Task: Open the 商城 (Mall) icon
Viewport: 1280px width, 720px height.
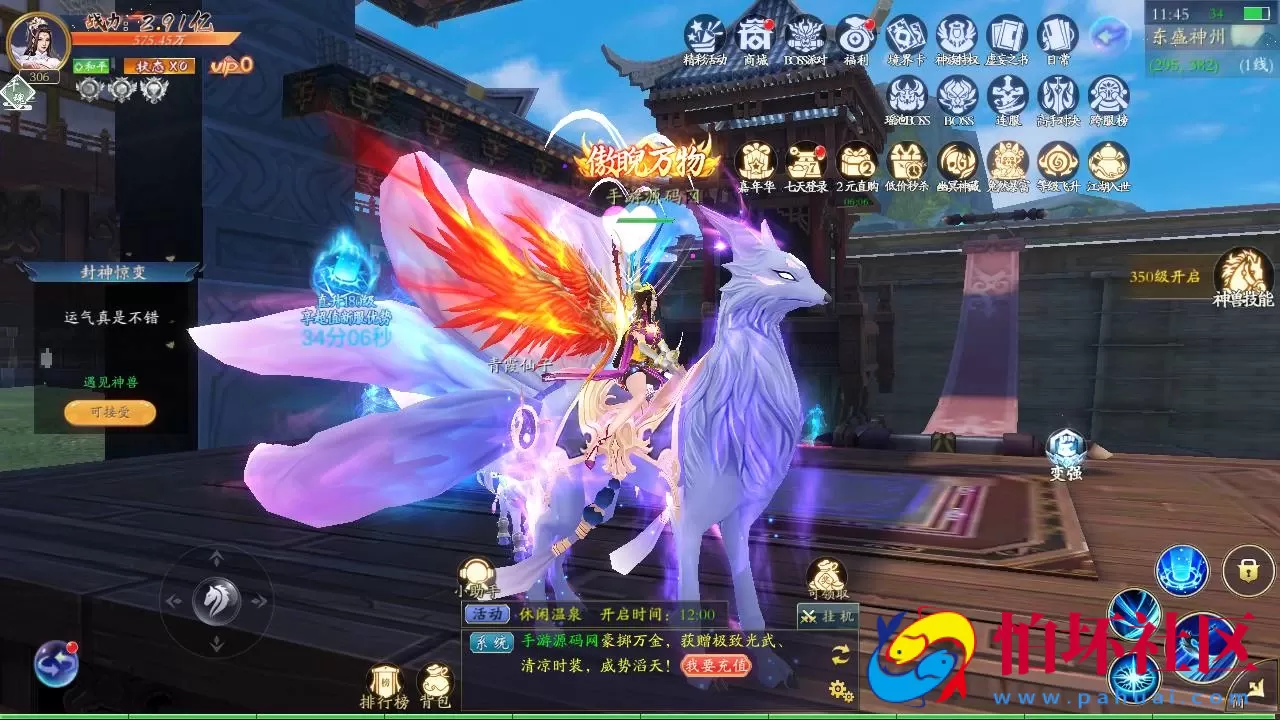Action: [757, 37]
